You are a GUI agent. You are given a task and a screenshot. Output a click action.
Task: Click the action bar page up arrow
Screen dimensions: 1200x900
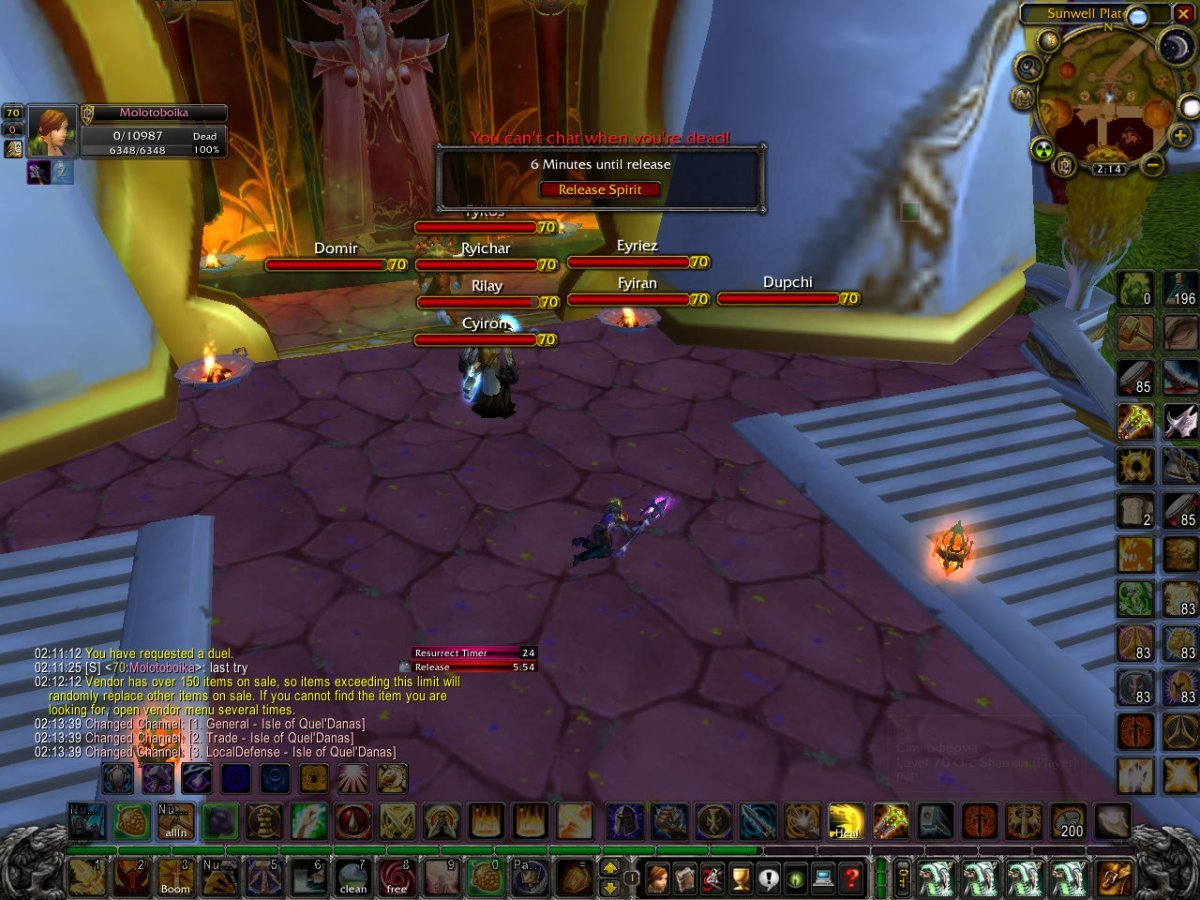coord(609,869)
